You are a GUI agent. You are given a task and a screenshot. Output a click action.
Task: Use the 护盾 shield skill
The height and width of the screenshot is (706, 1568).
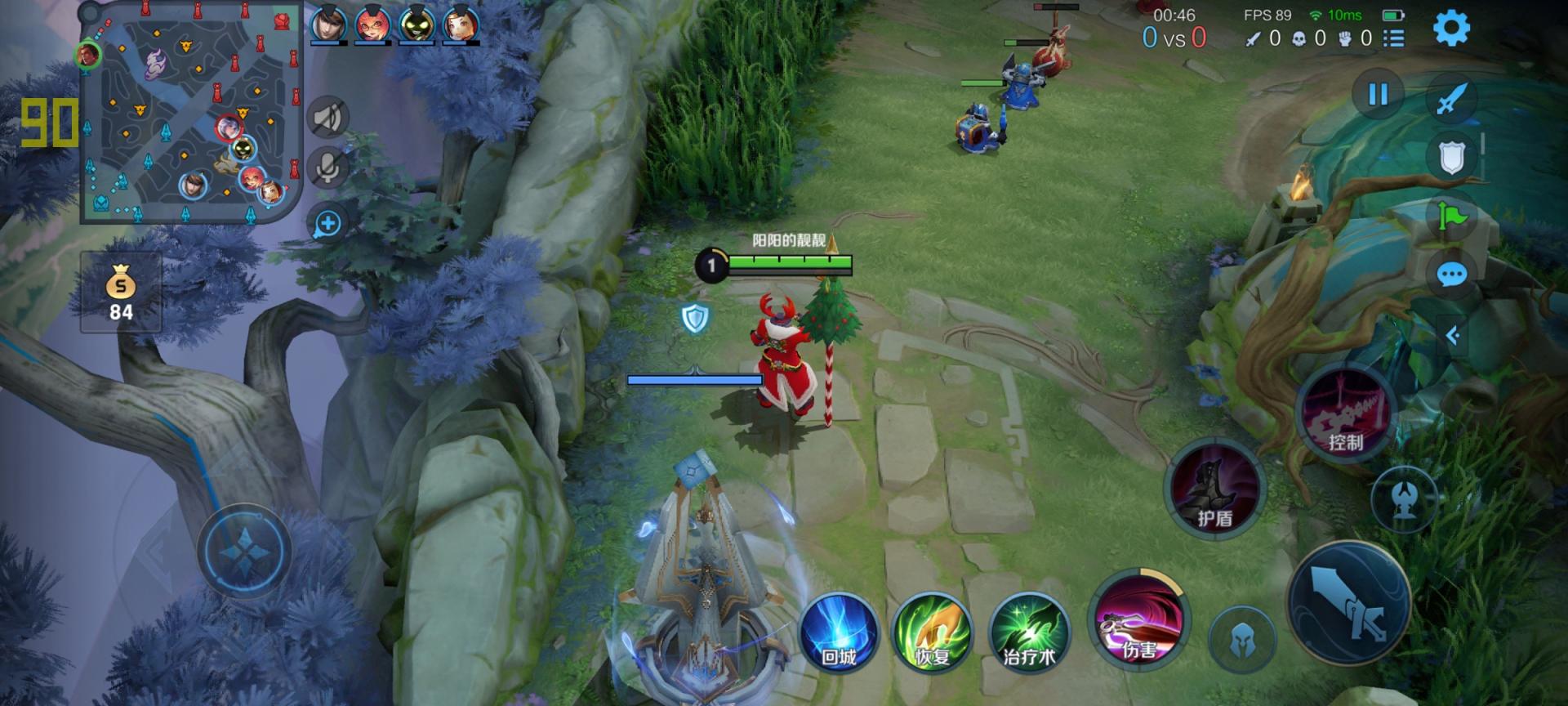(x=1214, y=488)
